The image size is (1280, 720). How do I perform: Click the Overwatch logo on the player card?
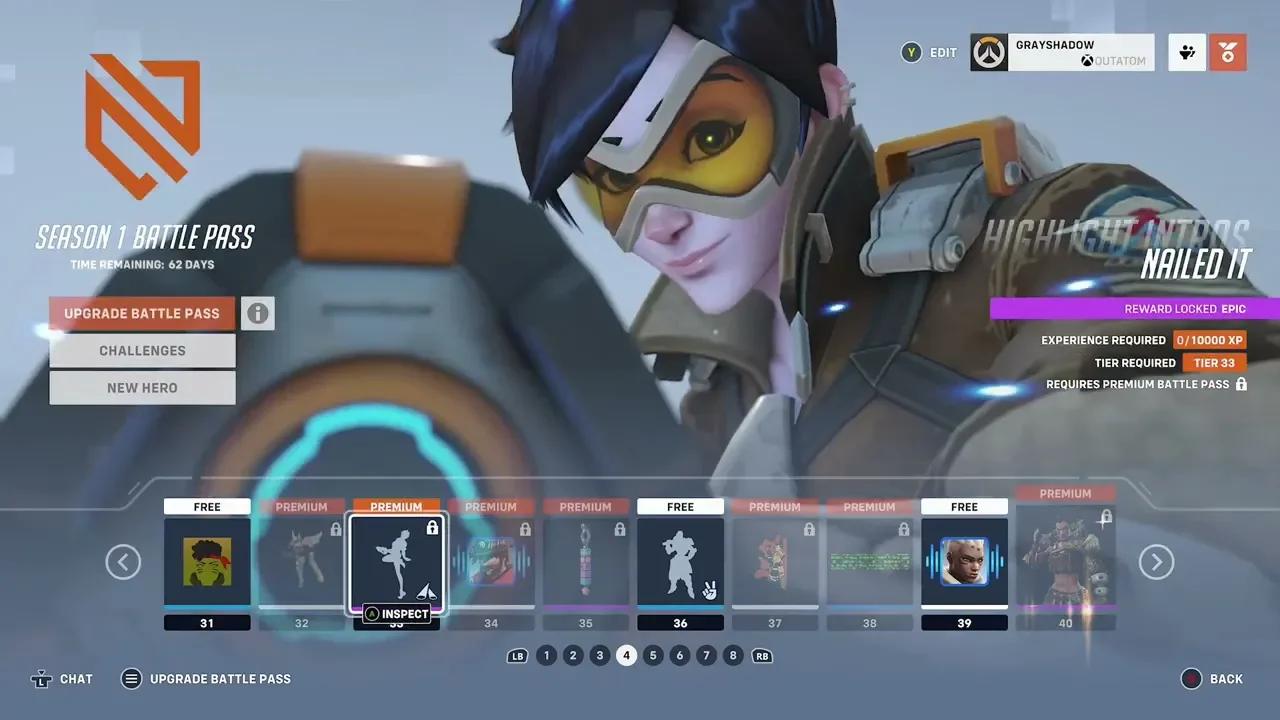click(988, 52)
